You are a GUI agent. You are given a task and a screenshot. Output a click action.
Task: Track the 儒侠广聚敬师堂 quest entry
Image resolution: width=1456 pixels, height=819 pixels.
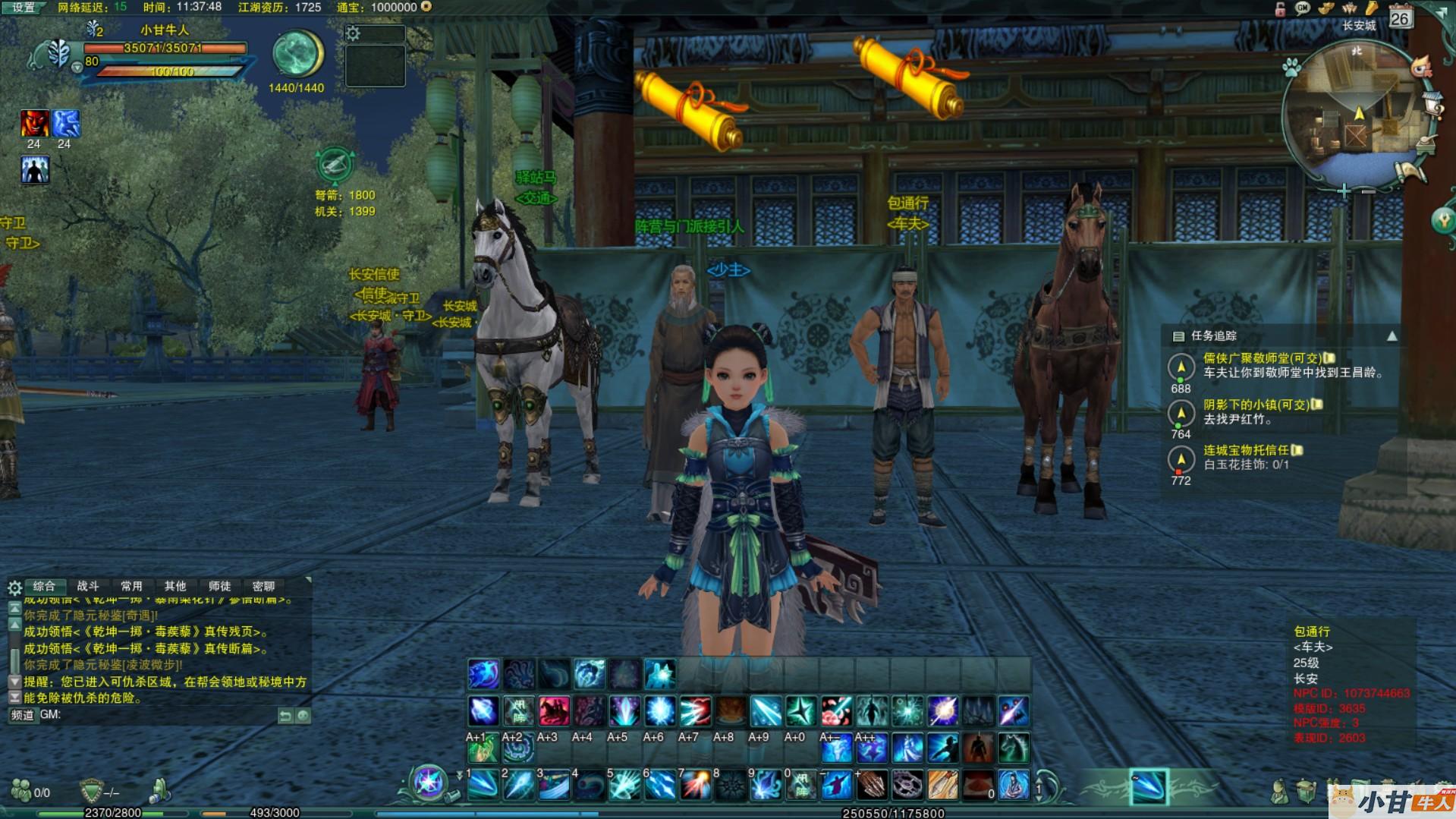(x=1262, y=358)
